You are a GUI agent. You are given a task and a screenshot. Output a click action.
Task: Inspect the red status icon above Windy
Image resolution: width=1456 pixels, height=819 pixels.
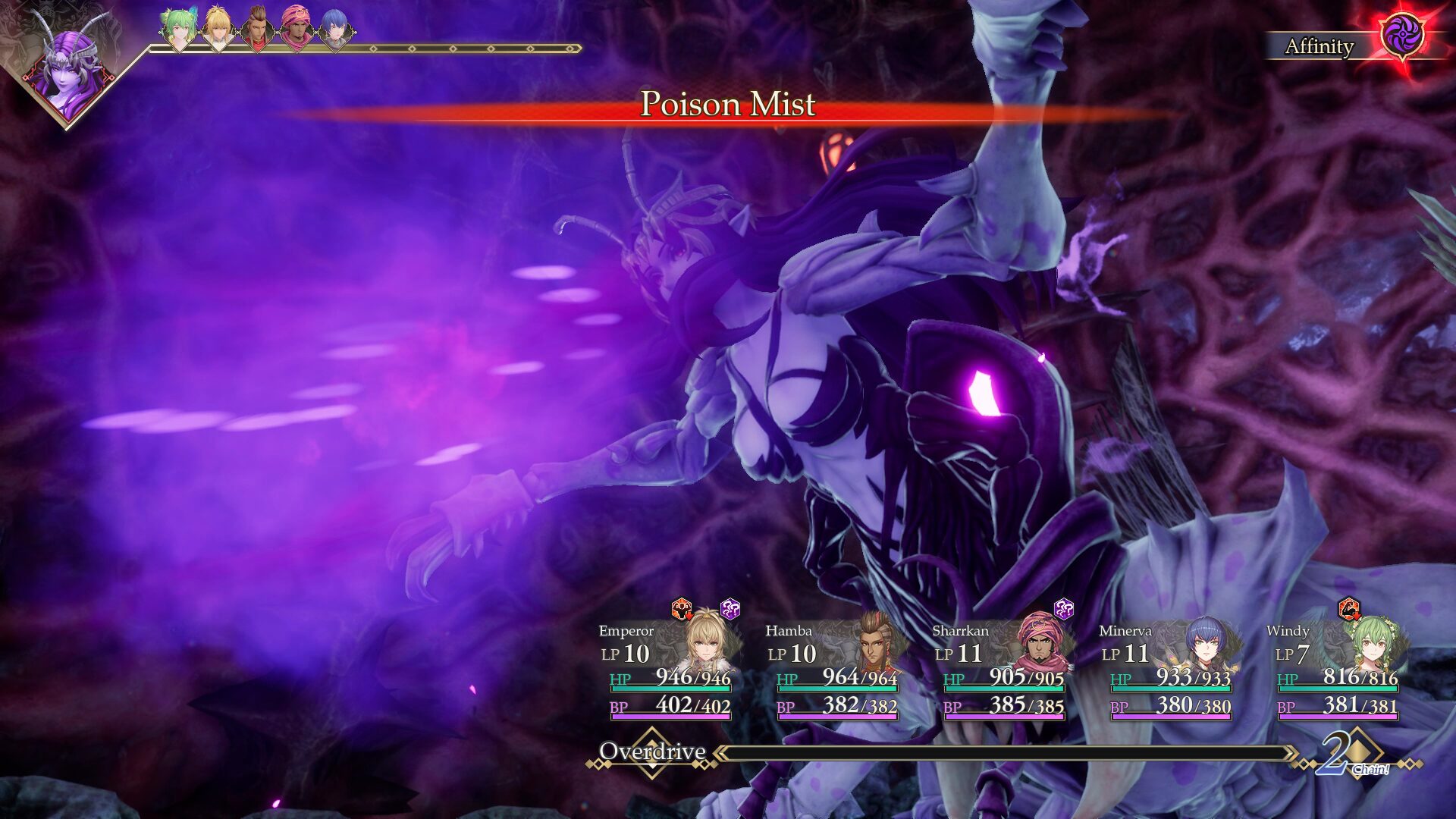(x=1348, y=608)
